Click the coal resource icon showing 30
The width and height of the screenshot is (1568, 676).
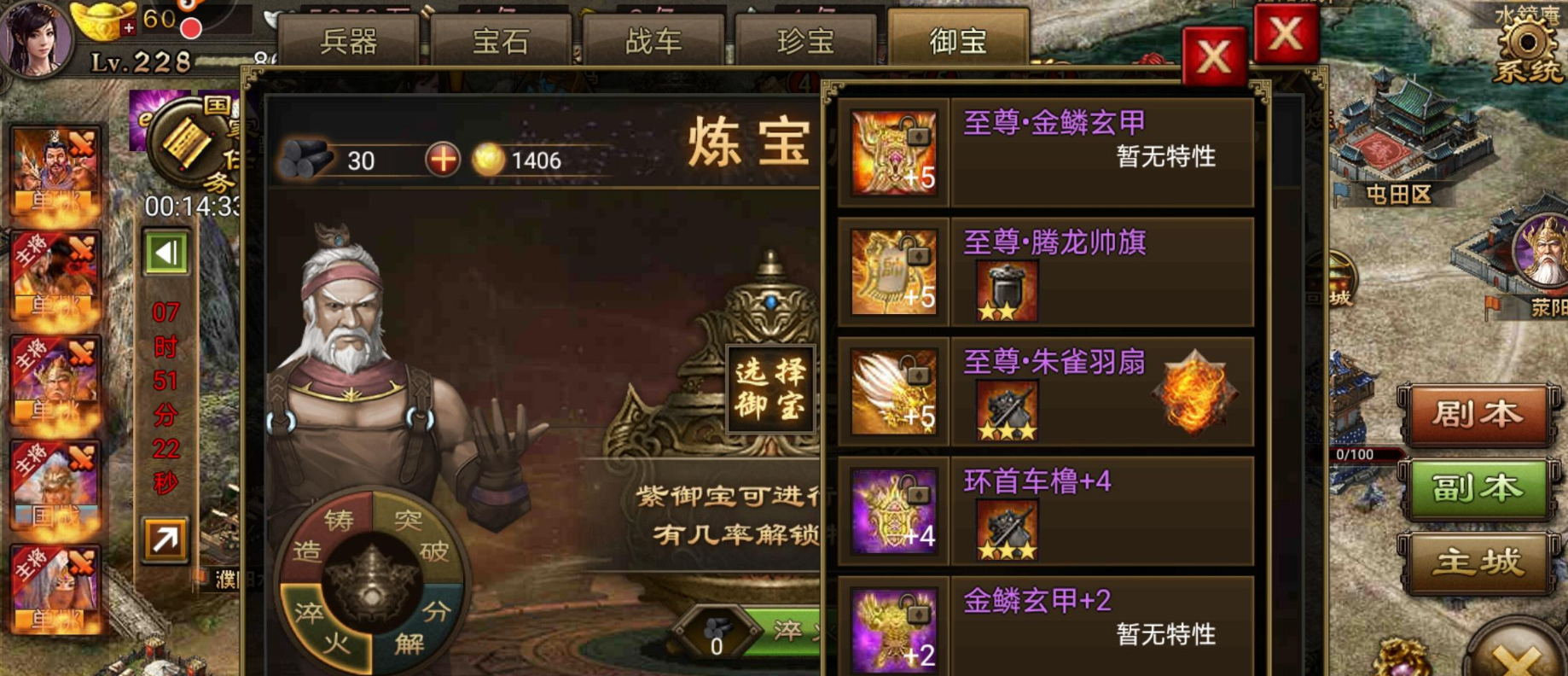click(x=309, y=159)
